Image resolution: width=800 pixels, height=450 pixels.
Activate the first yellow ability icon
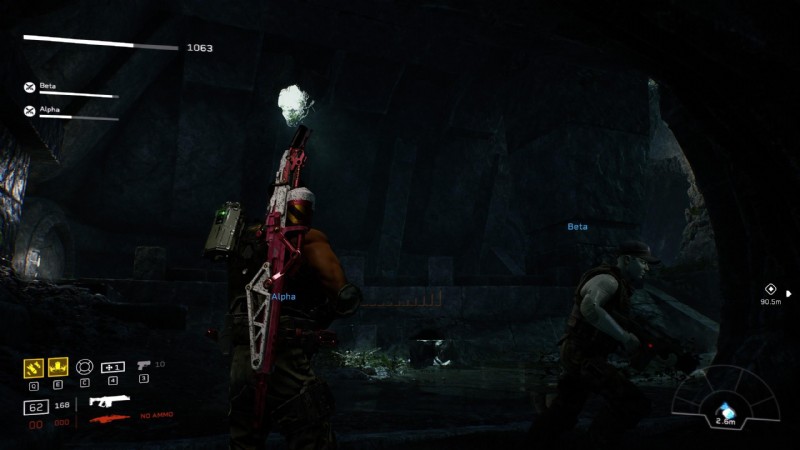pyautogui.click(x=32, y=367)
